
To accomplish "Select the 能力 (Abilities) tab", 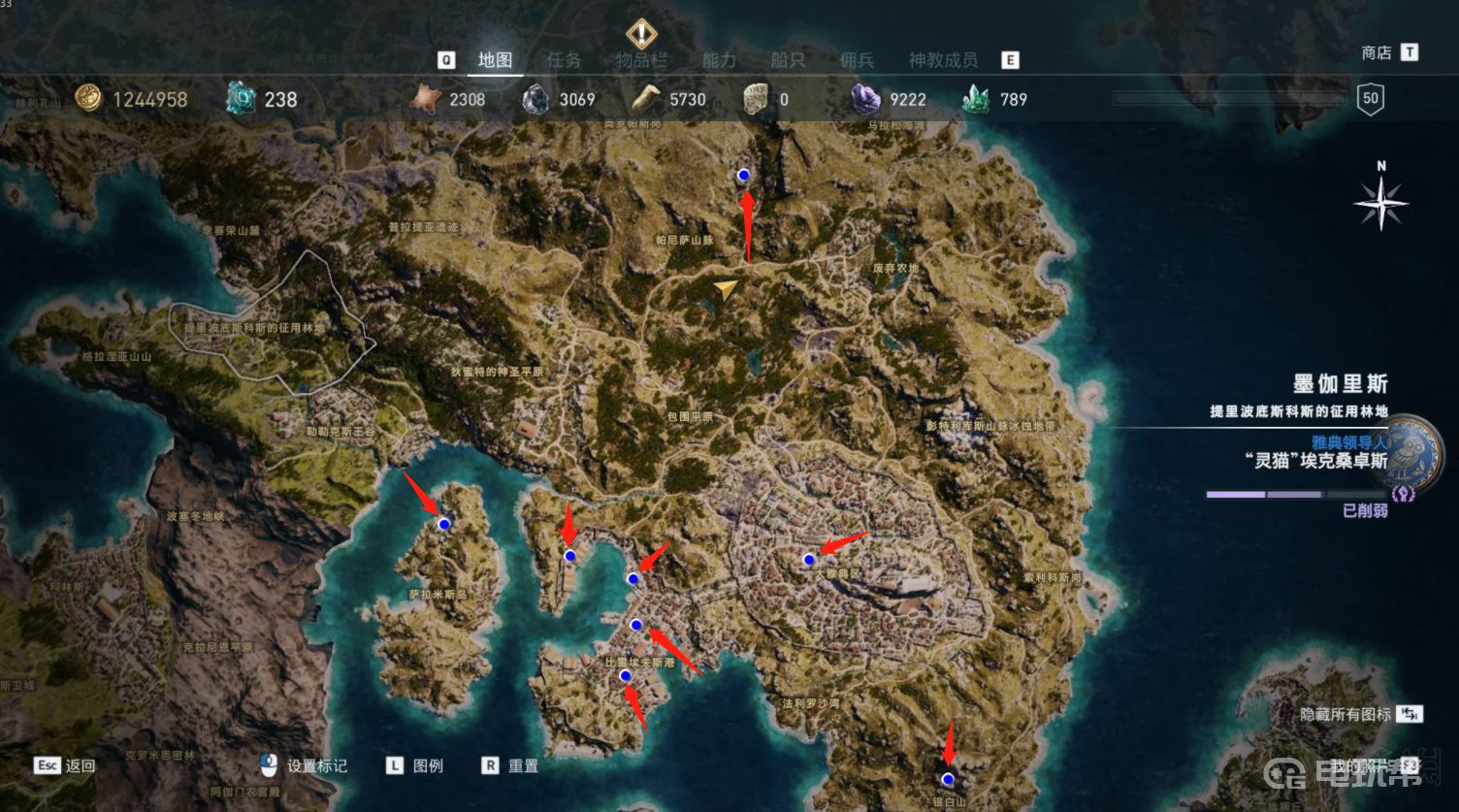I will coord(719,60).
